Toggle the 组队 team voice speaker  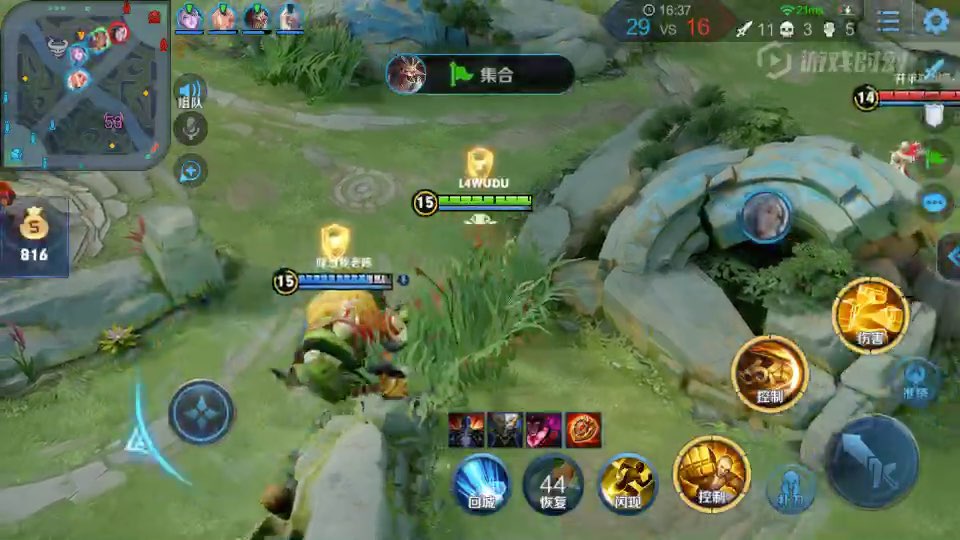coord(190,90)
